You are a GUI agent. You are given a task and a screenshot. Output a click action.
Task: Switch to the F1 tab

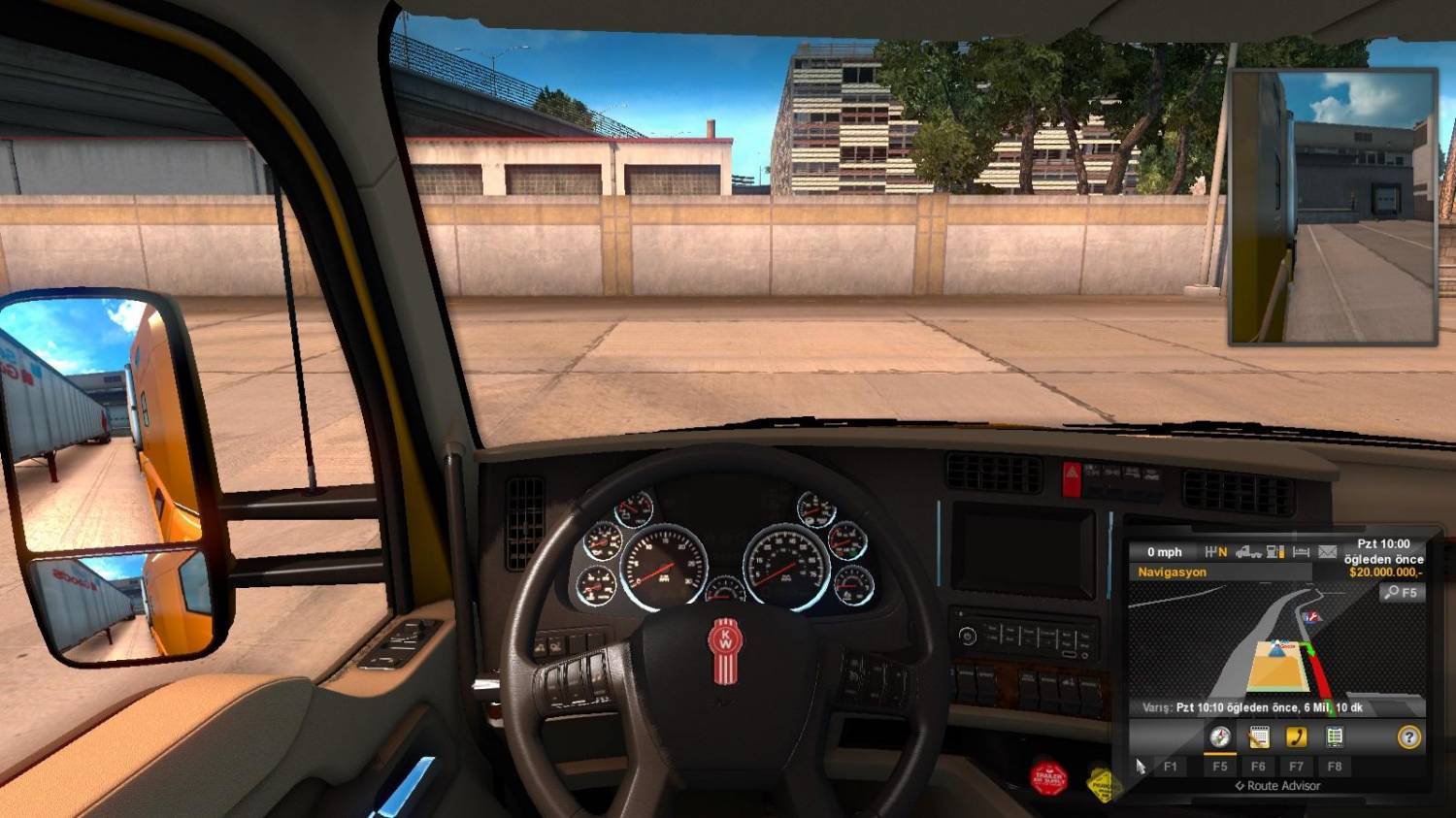click(1171, 766)
